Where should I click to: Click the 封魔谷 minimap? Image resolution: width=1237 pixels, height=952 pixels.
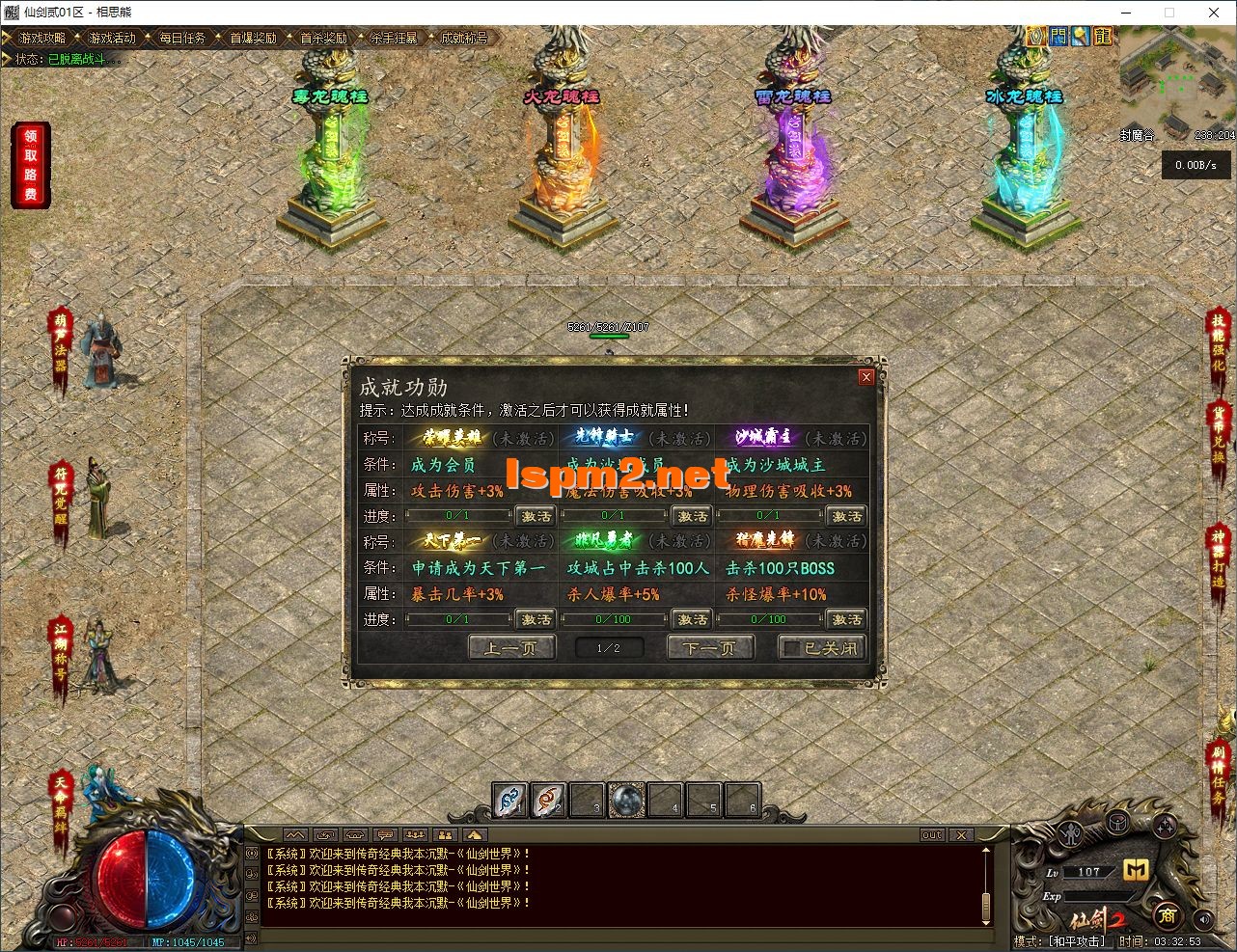tap(1176, 87)
